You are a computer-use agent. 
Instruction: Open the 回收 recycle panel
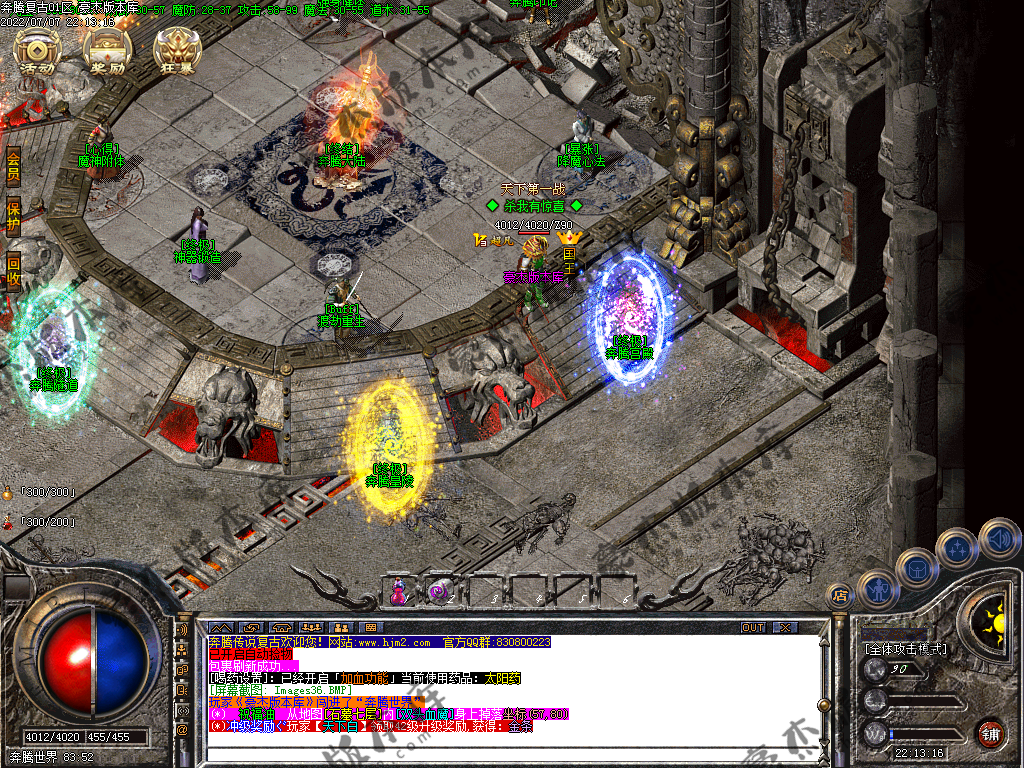13,270
